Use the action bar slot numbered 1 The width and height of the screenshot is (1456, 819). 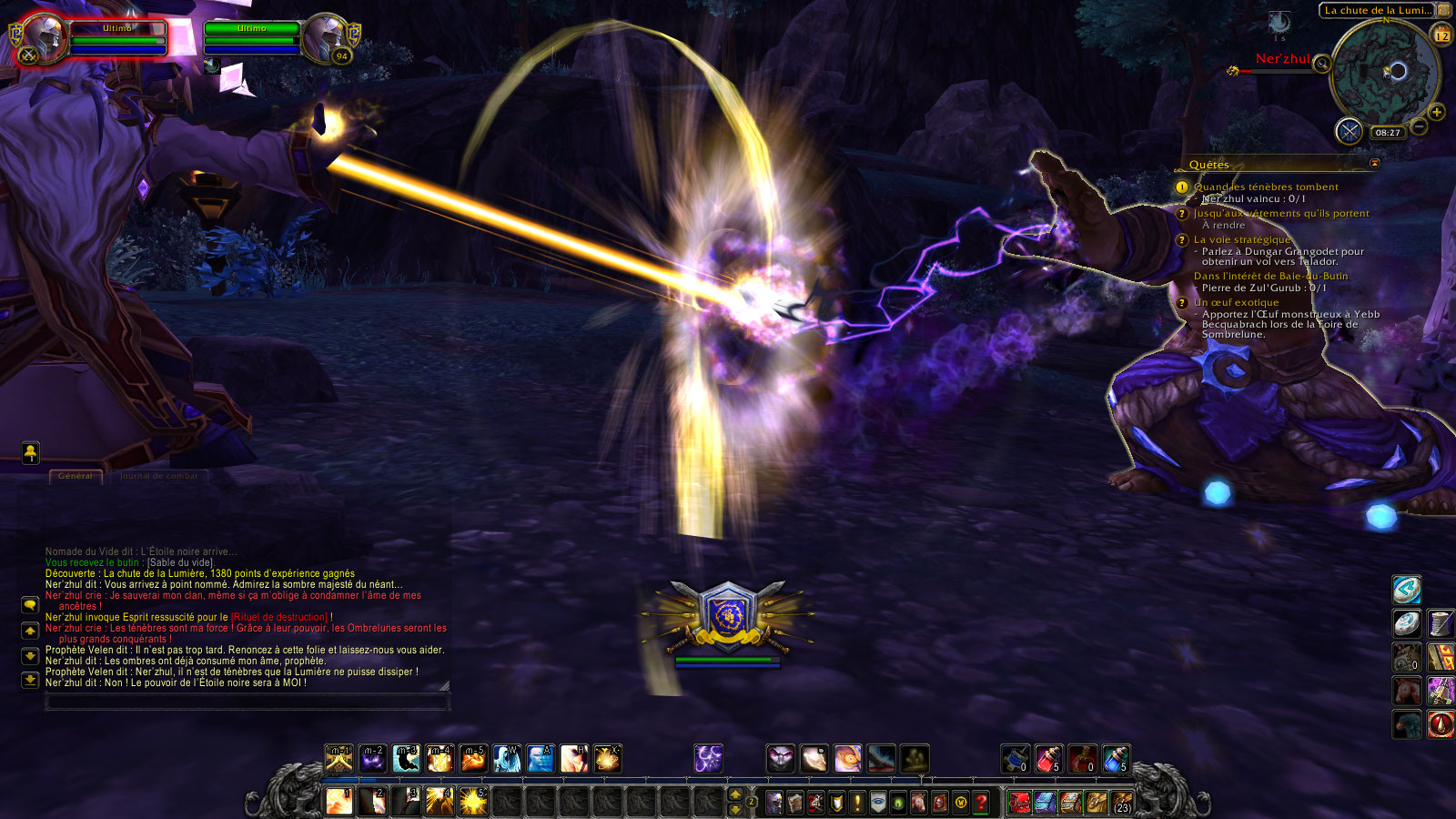click(339, 802)
